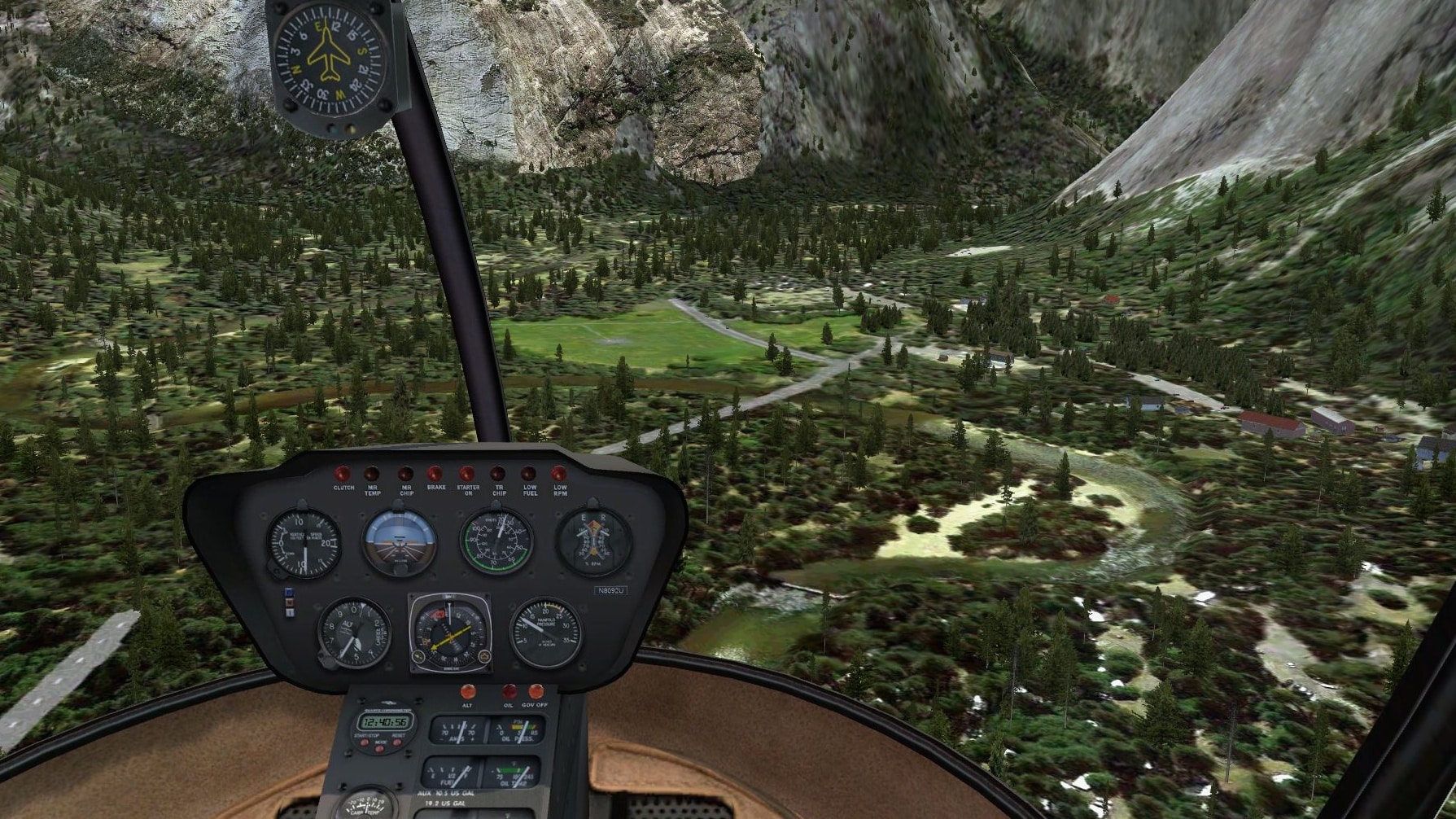This screenshot has height=819, width=1456.
Task: Turn the altimeter's pressure setting knob
Action: (328, 661)
